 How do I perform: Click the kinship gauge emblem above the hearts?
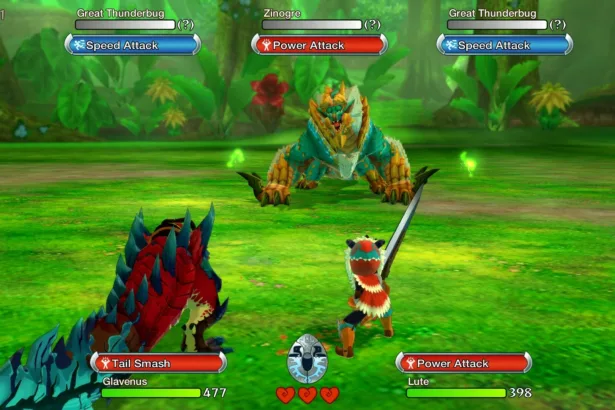click(307, 360)
